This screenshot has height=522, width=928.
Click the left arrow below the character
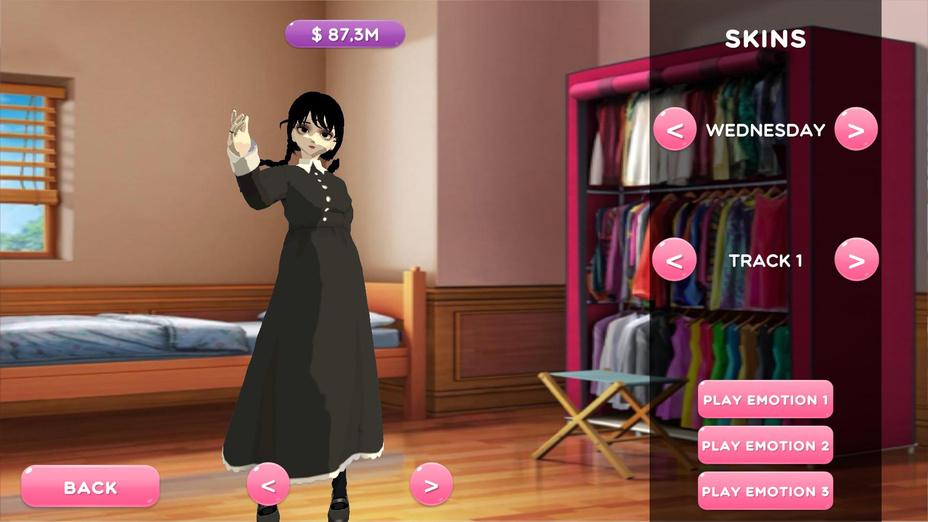point(268,486)
